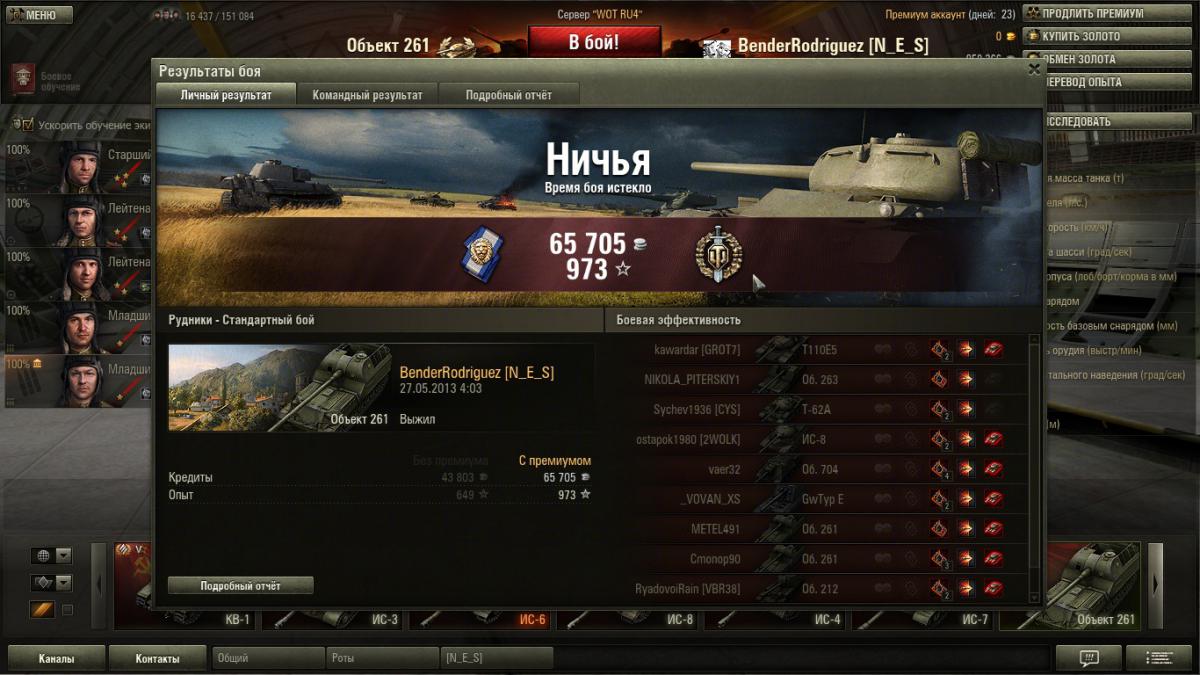Open the [N_E_S] clan chat tab
This screenshot has height=675, width=1200.
tap(496, 658)
